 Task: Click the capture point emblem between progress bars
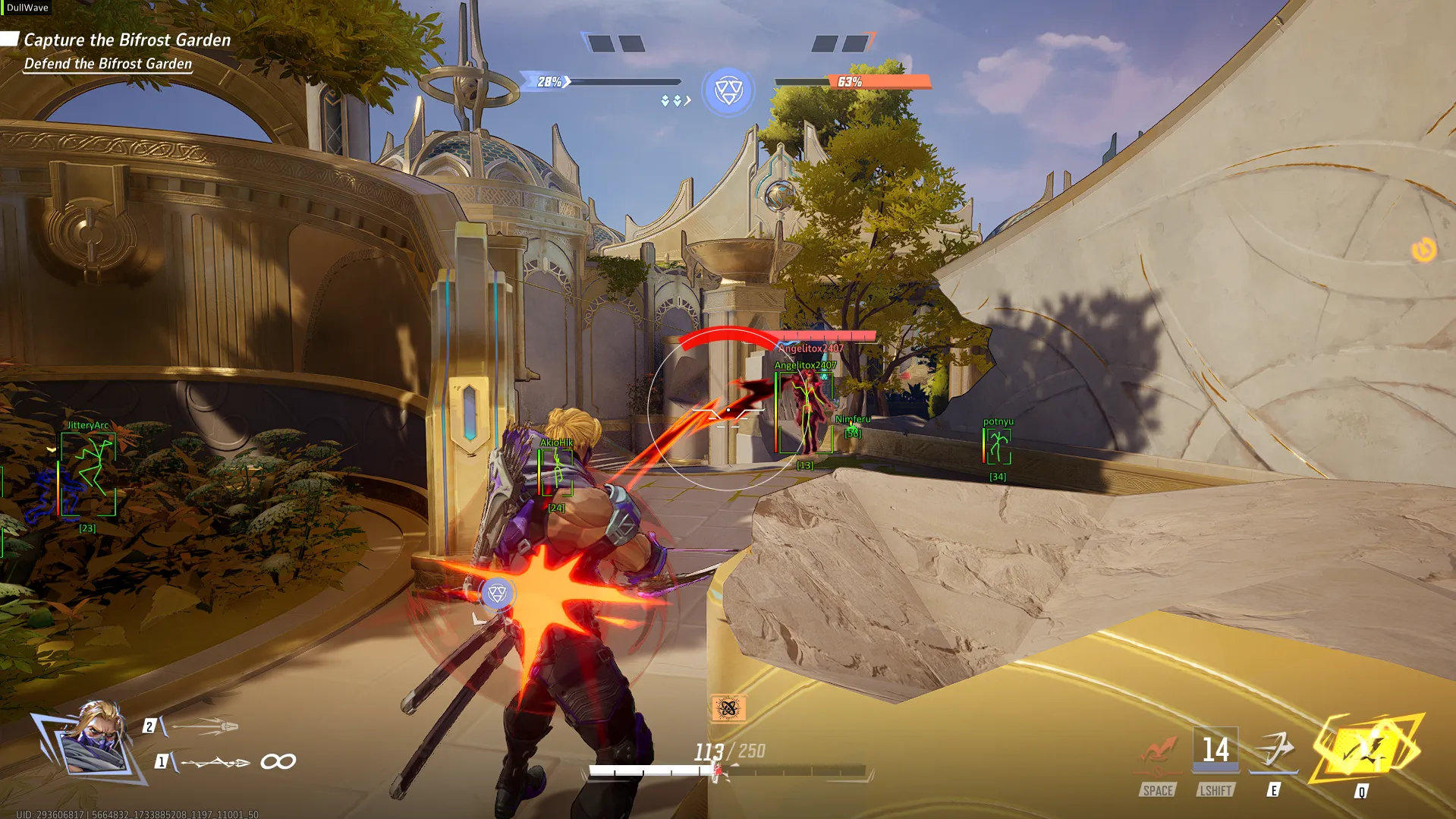point(728,91)
